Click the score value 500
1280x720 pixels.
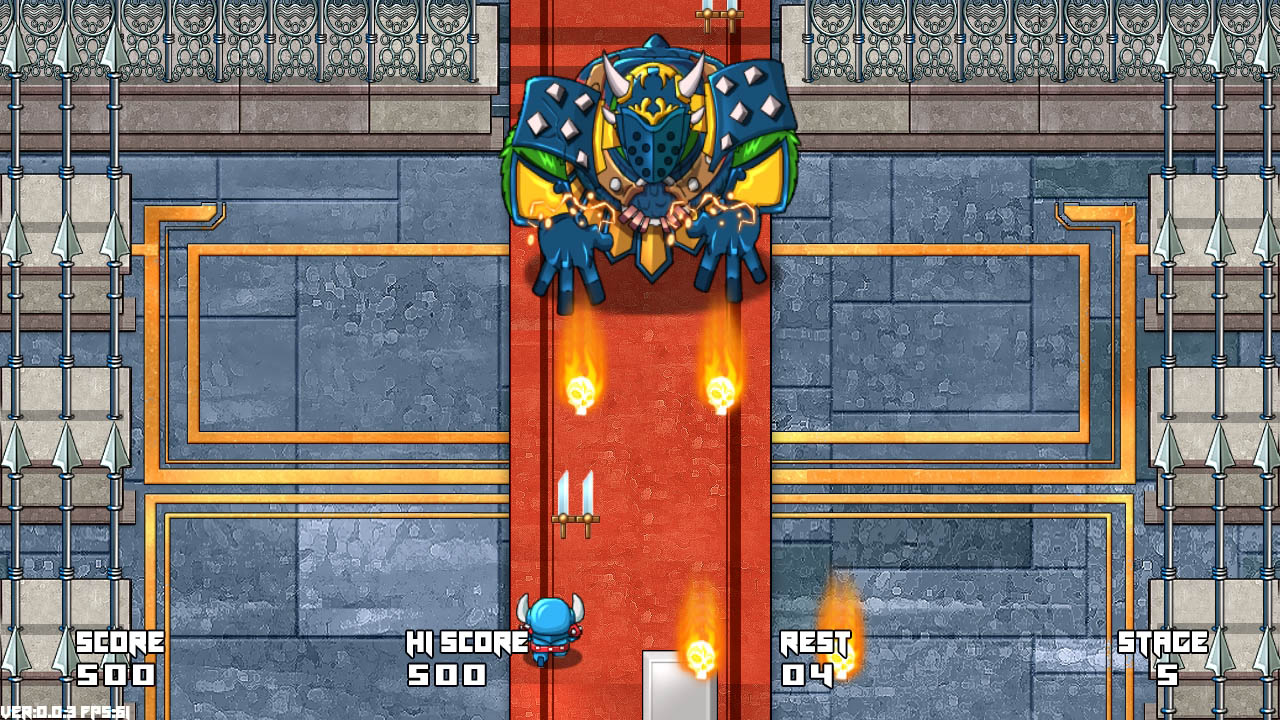coord(113,674)
